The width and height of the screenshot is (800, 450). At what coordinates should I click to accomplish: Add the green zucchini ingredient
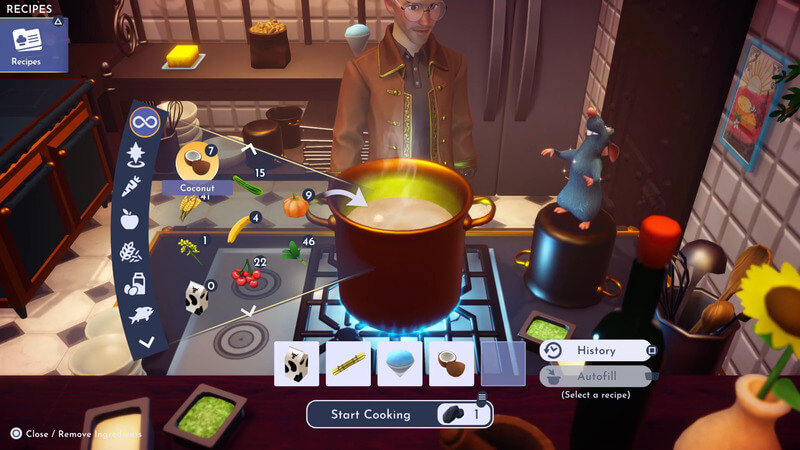pyautogui.click(x=246, y=184)
